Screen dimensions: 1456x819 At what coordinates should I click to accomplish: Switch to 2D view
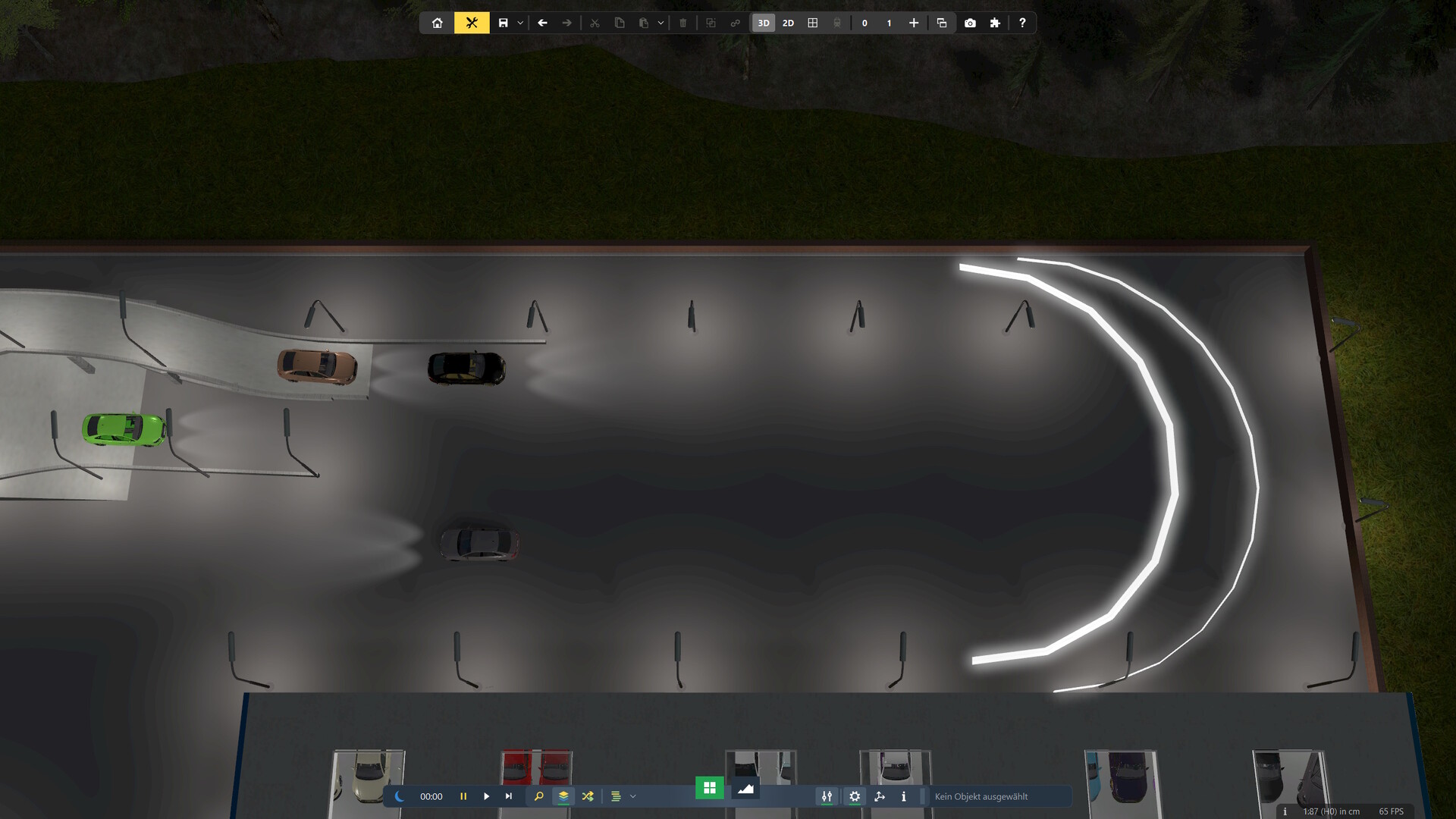788,23
